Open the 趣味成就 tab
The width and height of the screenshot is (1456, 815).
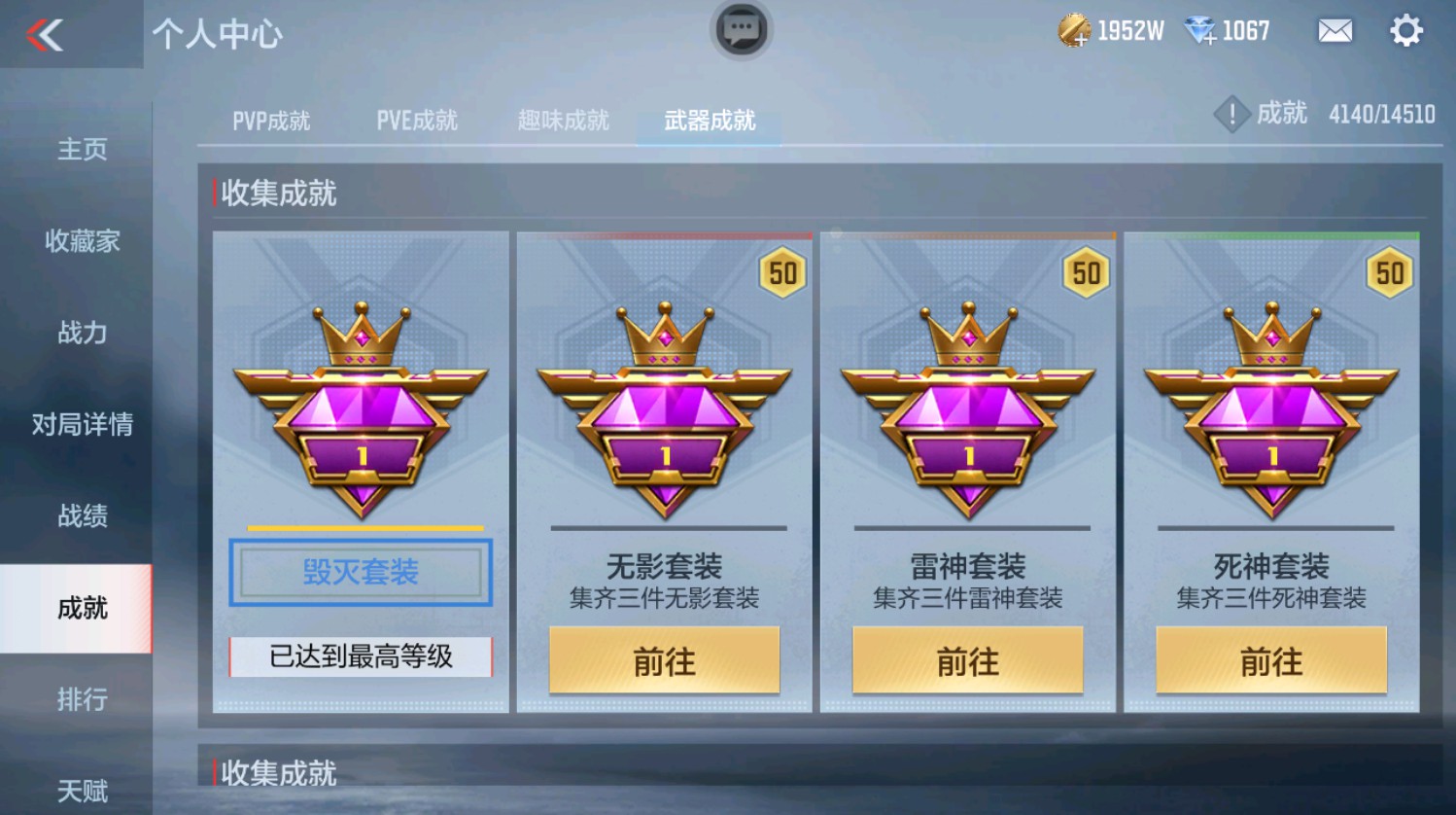tap(562, 120)
